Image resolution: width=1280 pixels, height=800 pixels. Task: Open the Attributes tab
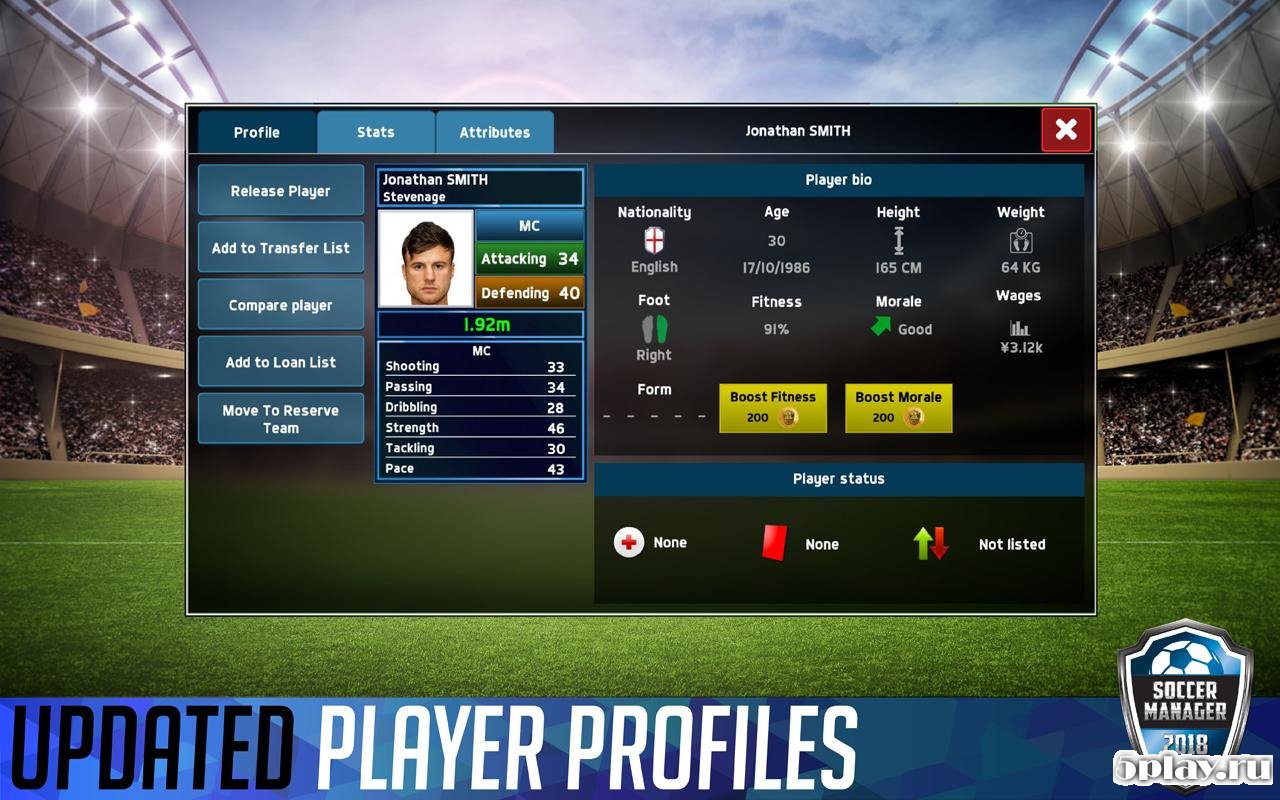(495, 132)
